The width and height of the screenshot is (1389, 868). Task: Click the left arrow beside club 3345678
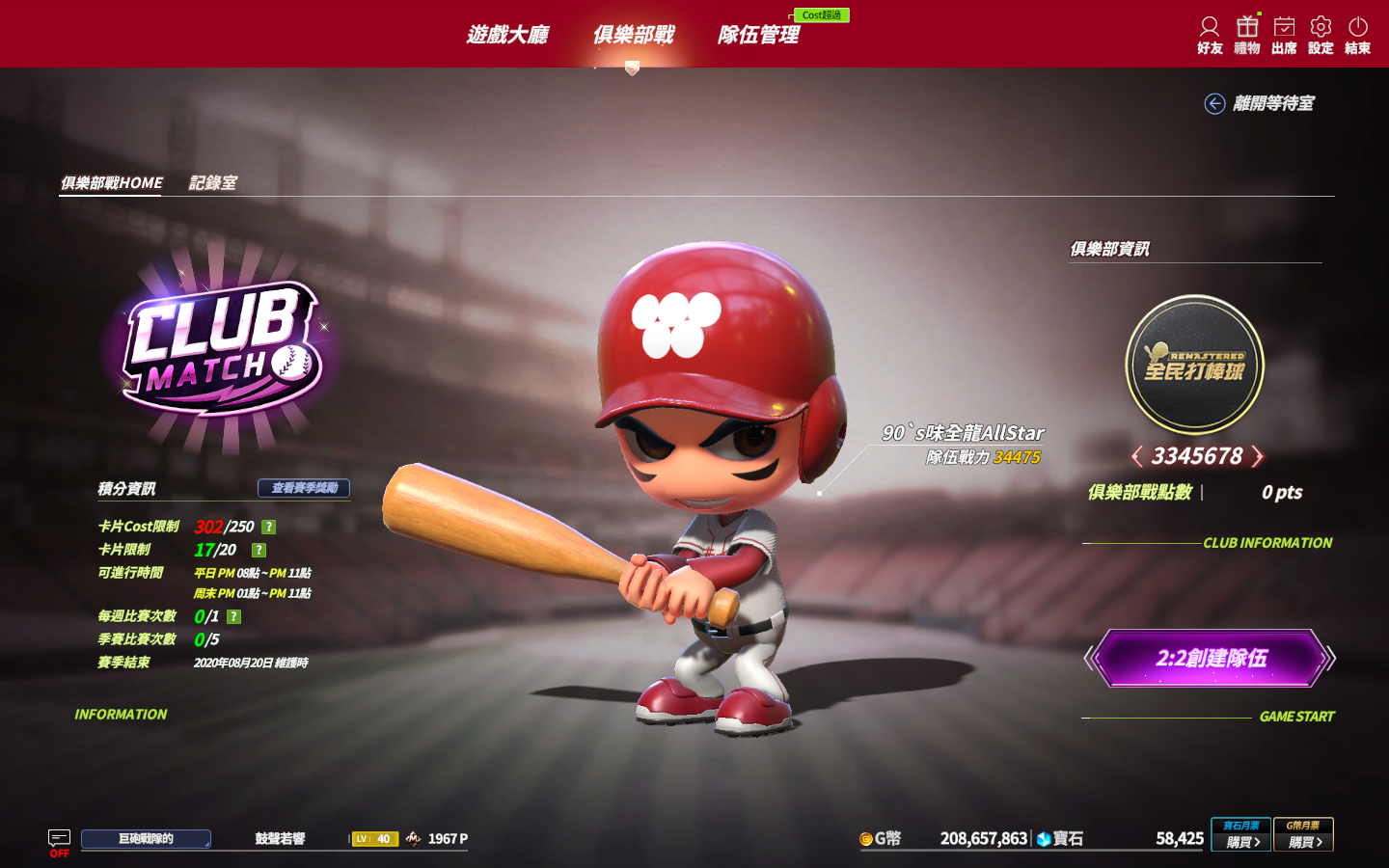(1137, 456)
